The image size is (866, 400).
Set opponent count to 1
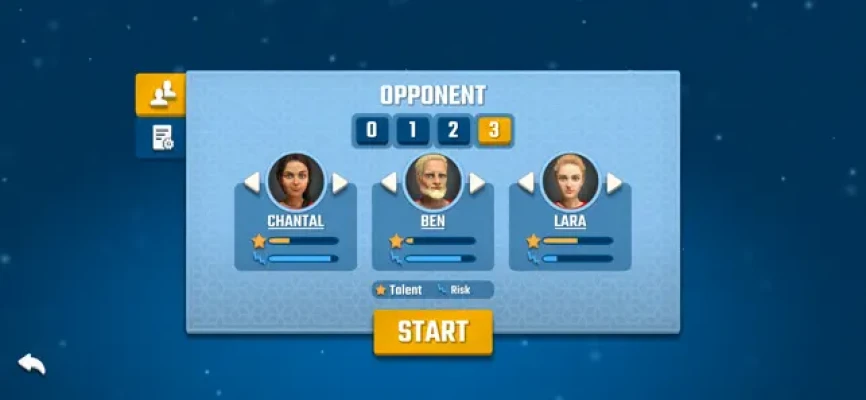(x=412, y=130)
